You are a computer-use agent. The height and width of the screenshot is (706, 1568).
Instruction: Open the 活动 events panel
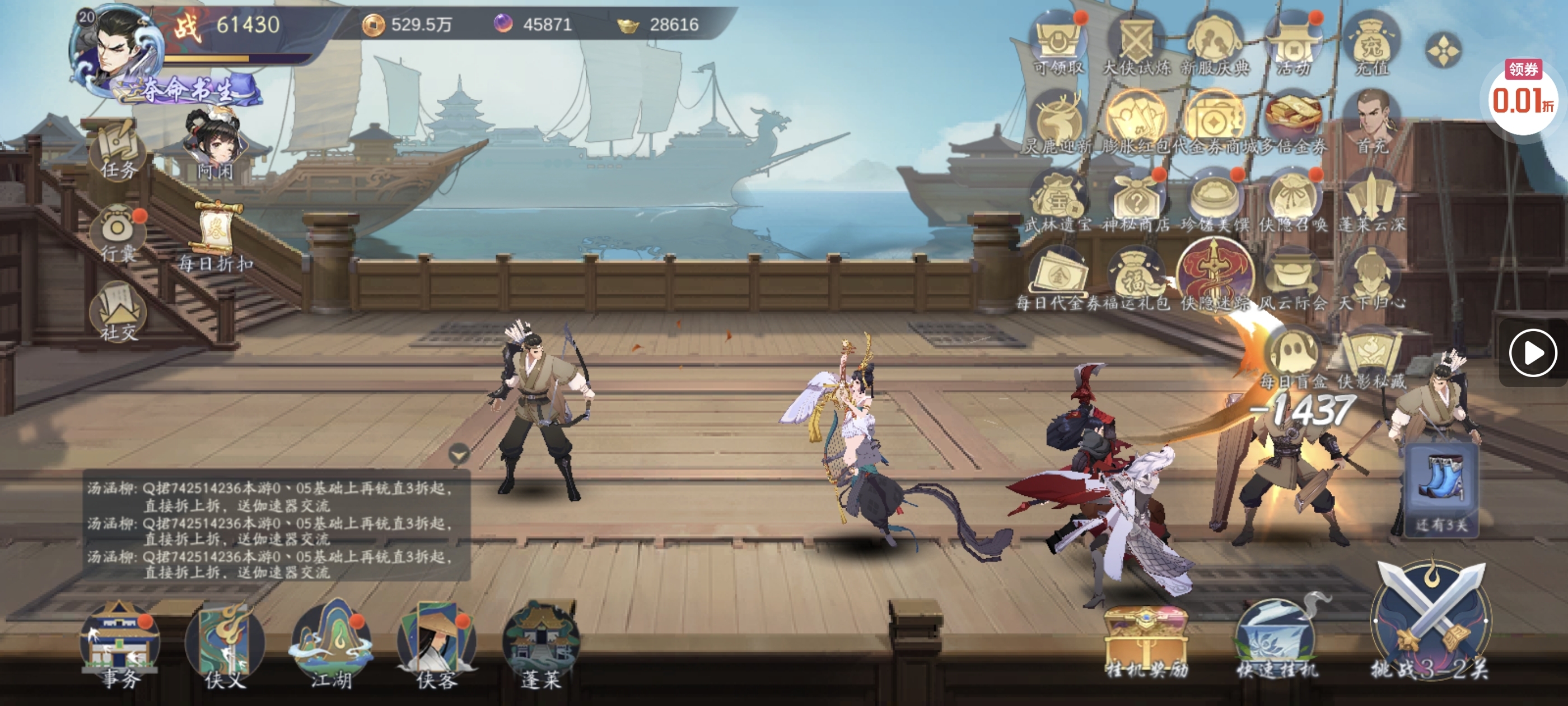click(x=1294, y=45)
